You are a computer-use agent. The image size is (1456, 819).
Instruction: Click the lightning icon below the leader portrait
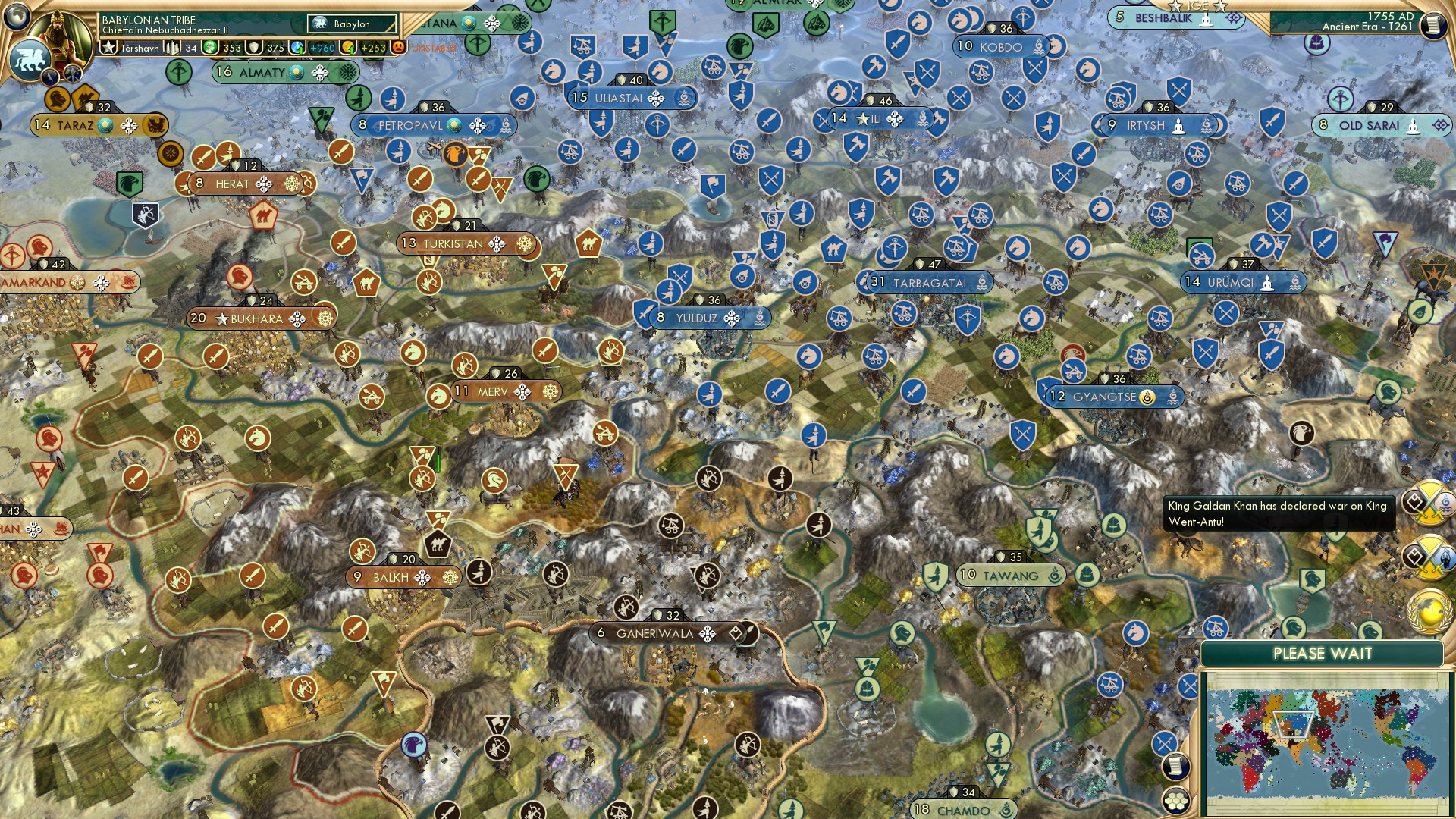point(49,77)
